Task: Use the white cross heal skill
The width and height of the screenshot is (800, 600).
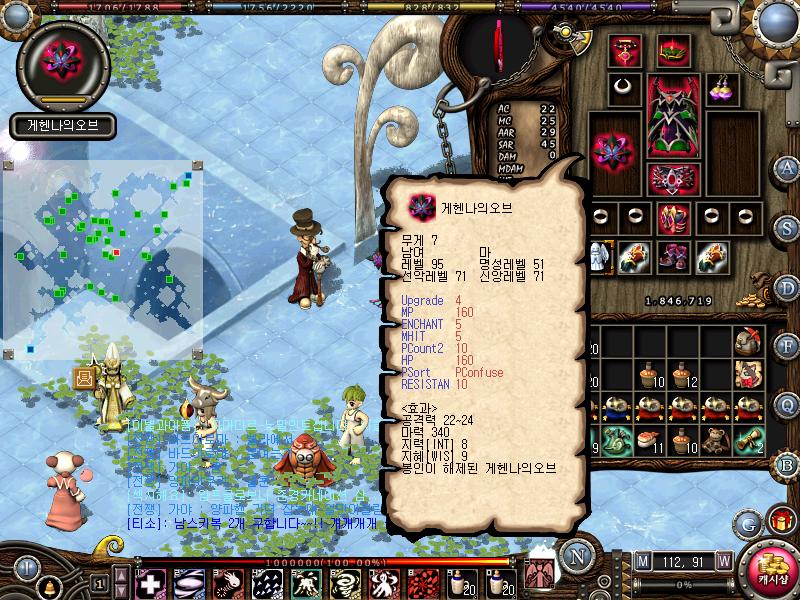Action: [149, 583]
